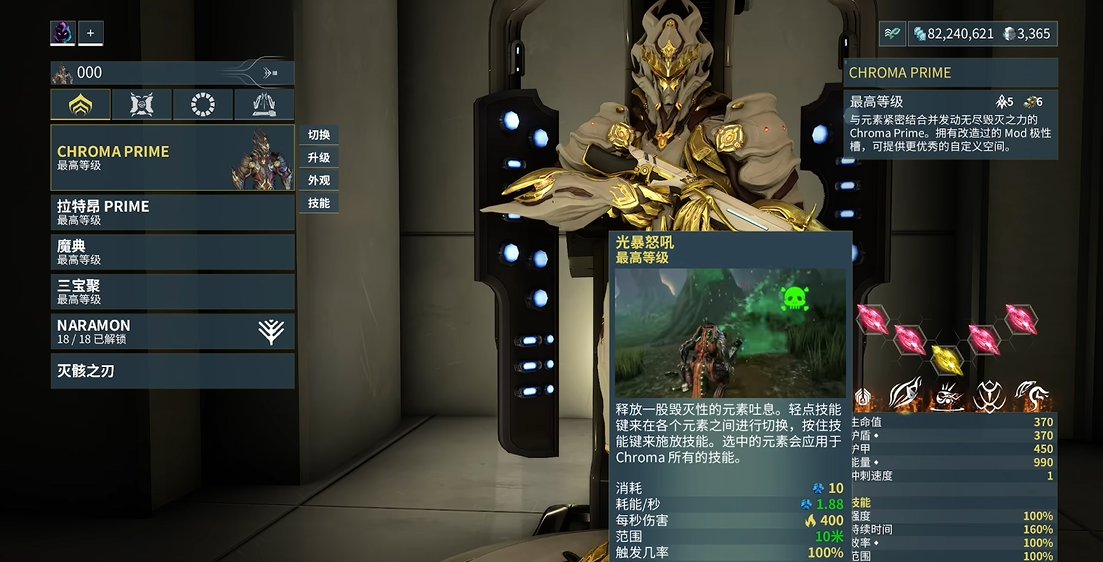Open the Naramon focus school entry
The height and width of the screenshot is (562, 1103).
pyautogui.click(x=172, y=332)
